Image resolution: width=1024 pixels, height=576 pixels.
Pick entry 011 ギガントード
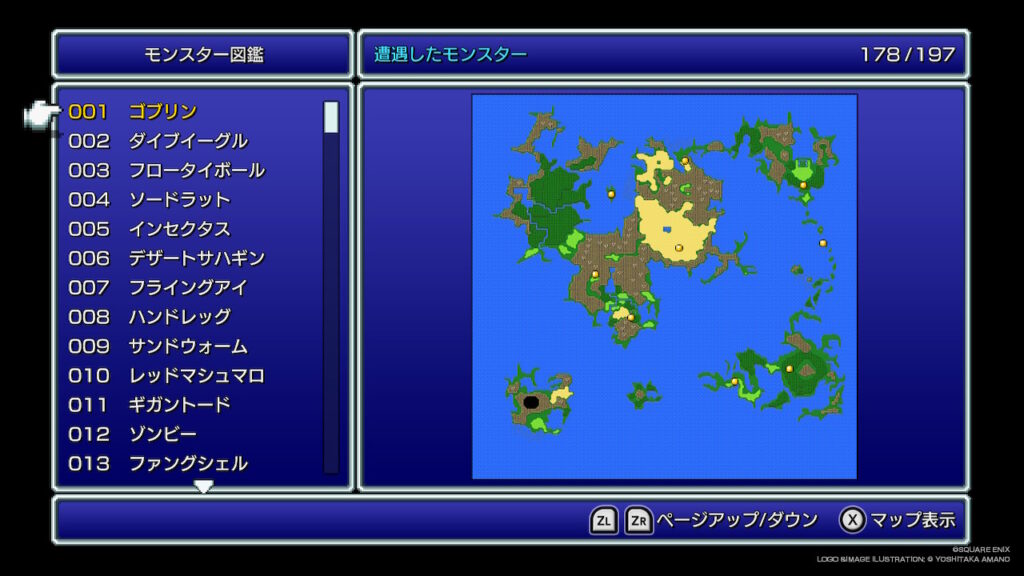click(x=179, y=405)
